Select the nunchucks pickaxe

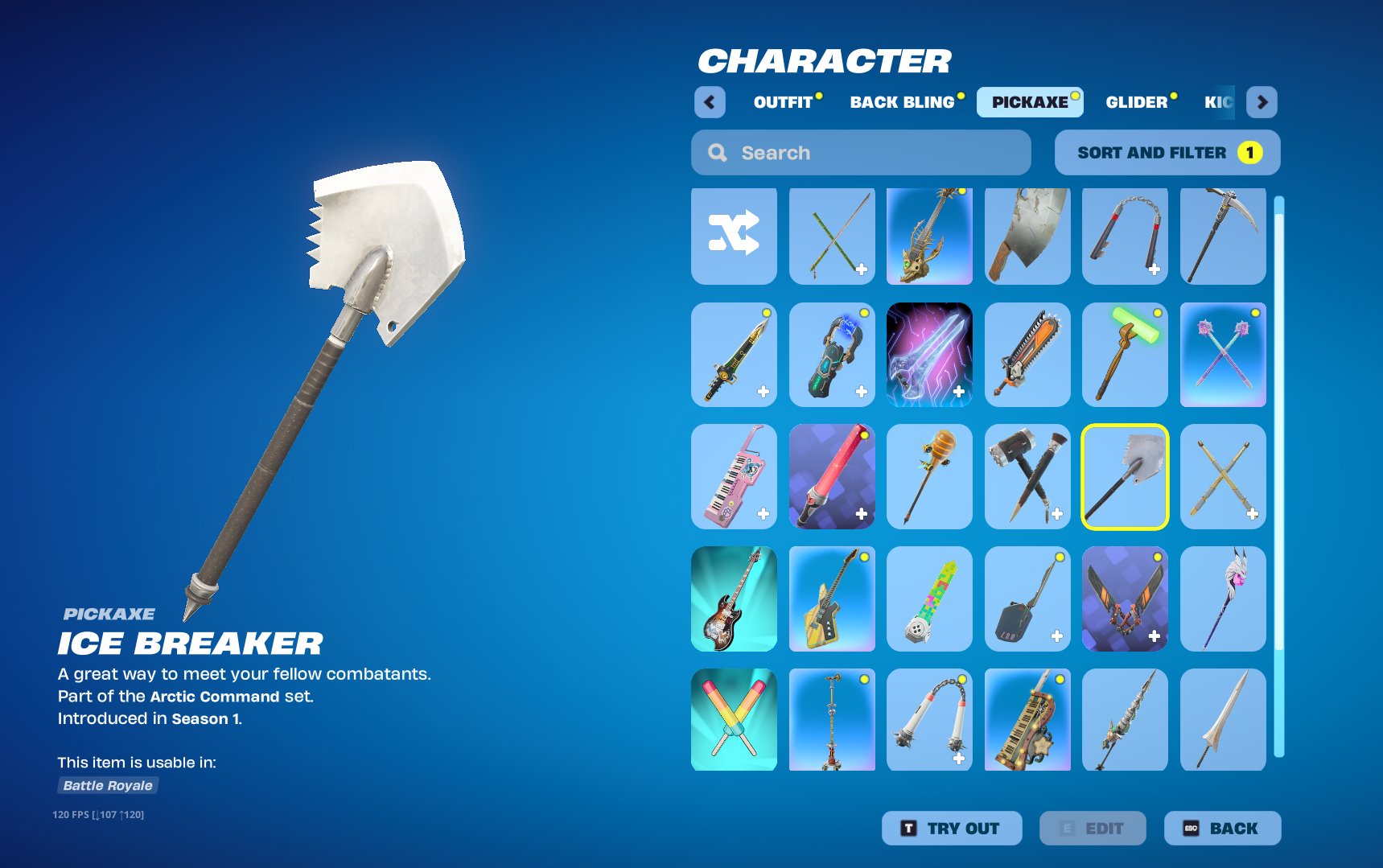pos(1125,236)
